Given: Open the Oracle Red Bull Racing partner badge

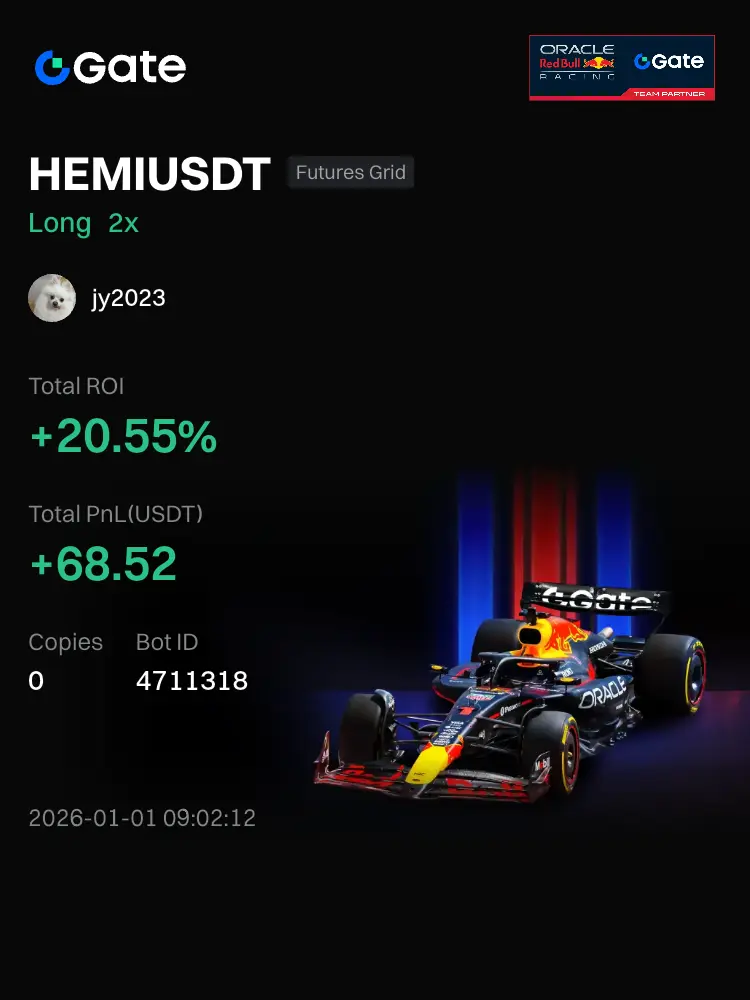Looking at the screenshot, I should (x=621, y=67).
